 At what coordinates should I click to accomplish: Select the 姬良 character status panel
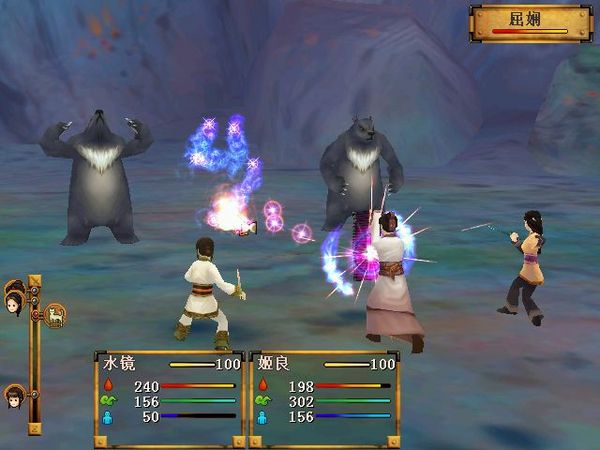(322, 397)
